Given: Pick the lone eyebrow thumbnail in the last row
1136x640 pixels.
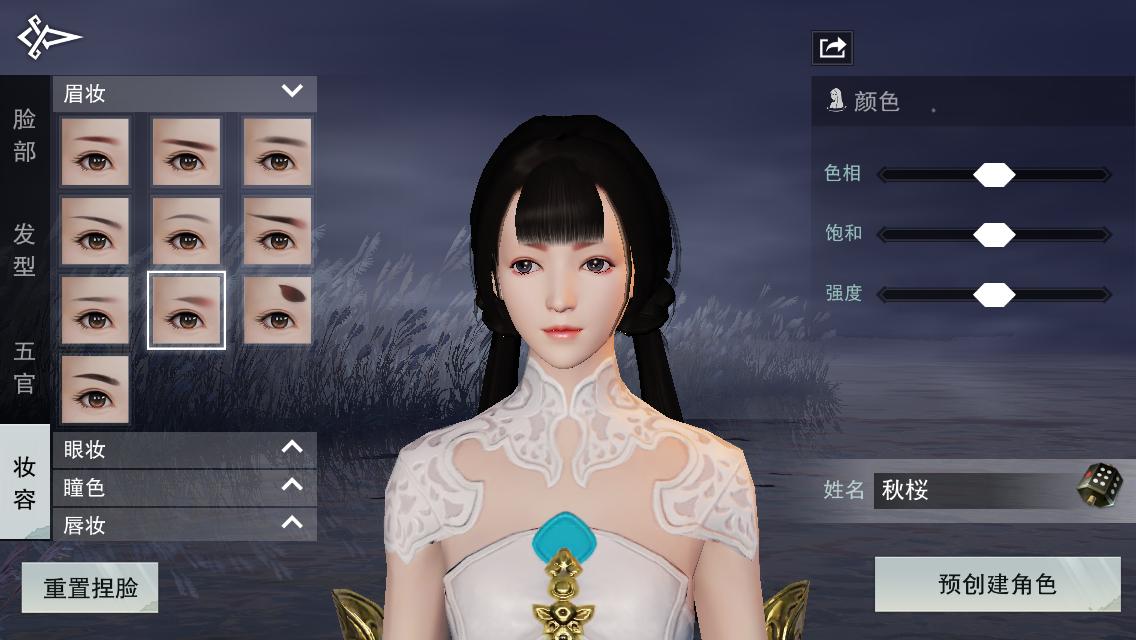Looking at the screenshot, I should (x=95, y=389).
